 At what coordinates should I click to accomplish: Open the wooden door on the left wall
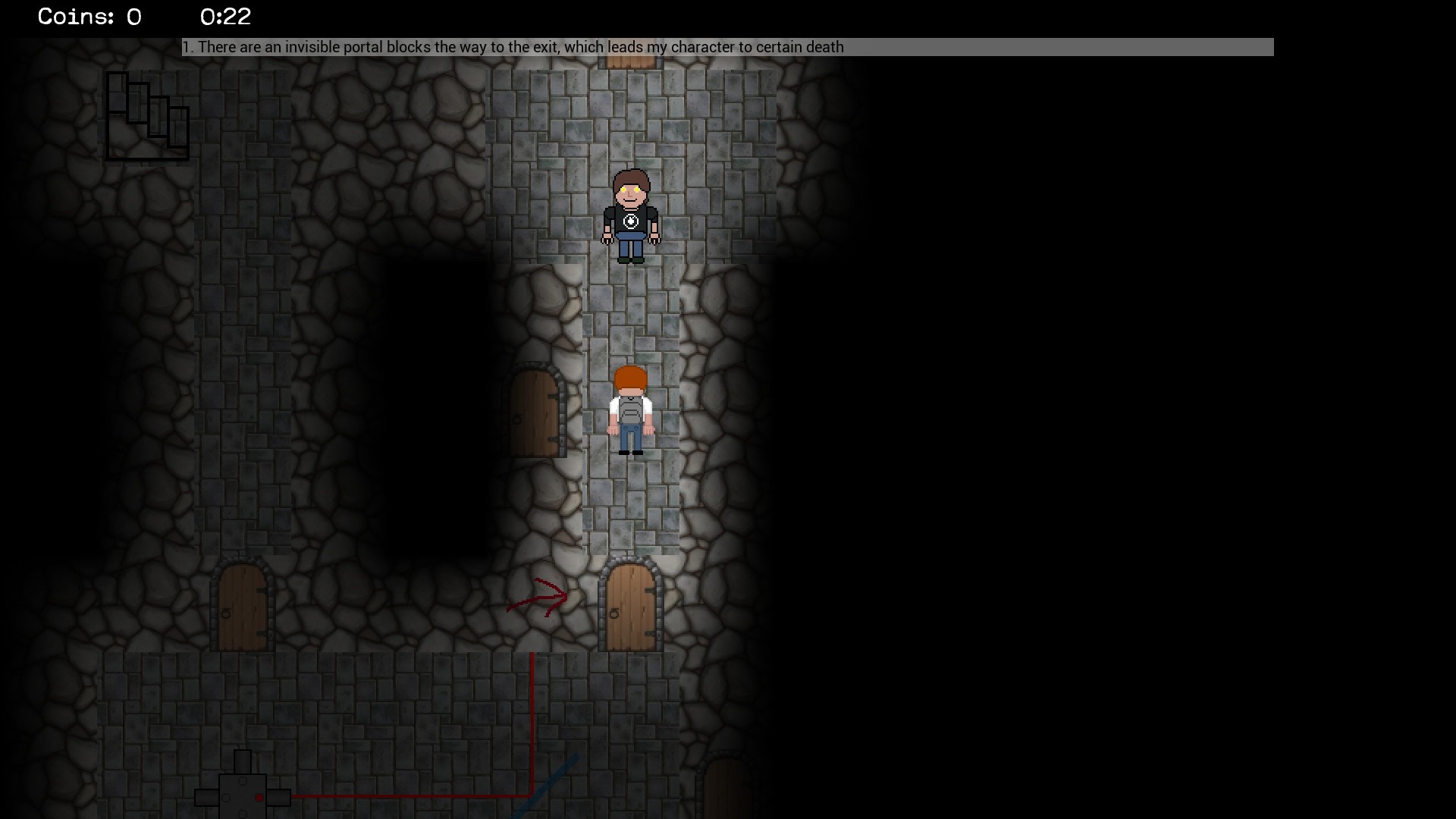pyautogui.click(x=535, y=413)
